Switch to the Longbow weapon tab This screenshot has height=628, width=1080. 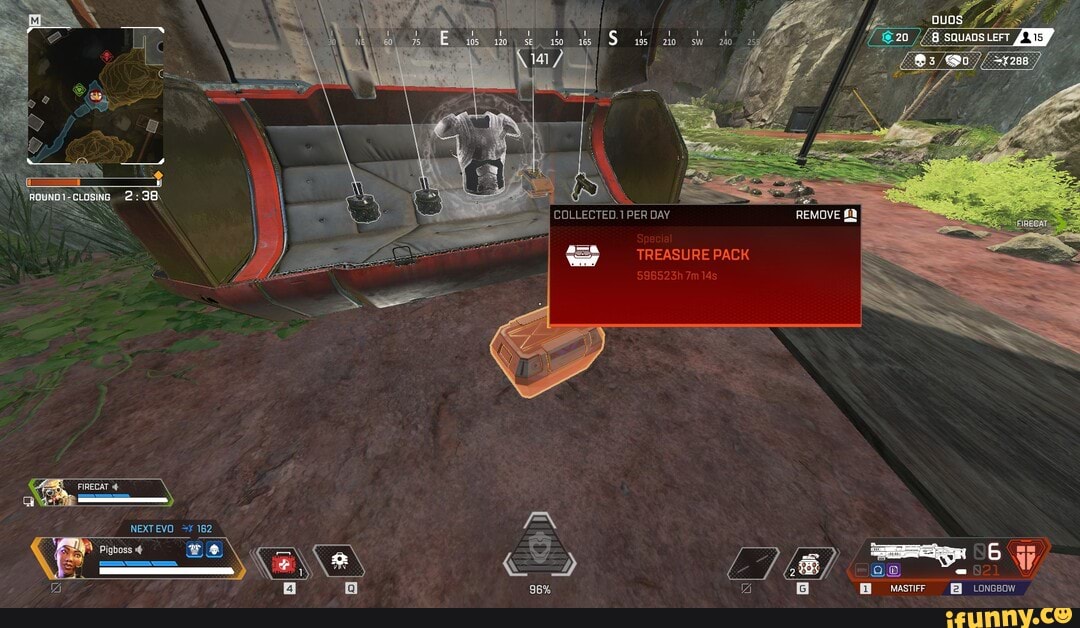pos(985,588)
